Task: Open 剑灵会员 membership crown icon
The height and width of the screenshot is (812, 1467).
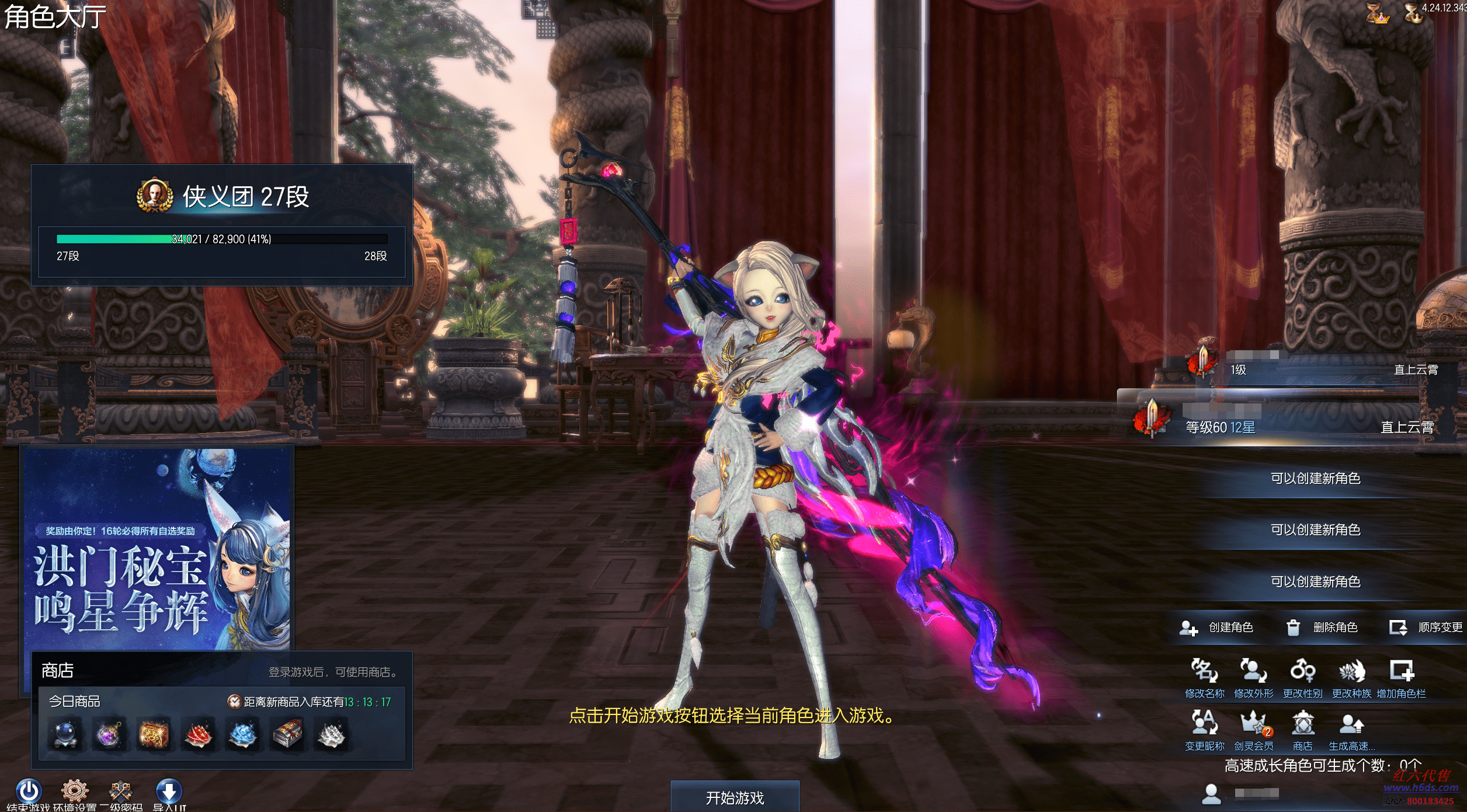Action: (x=1253, y=730)
